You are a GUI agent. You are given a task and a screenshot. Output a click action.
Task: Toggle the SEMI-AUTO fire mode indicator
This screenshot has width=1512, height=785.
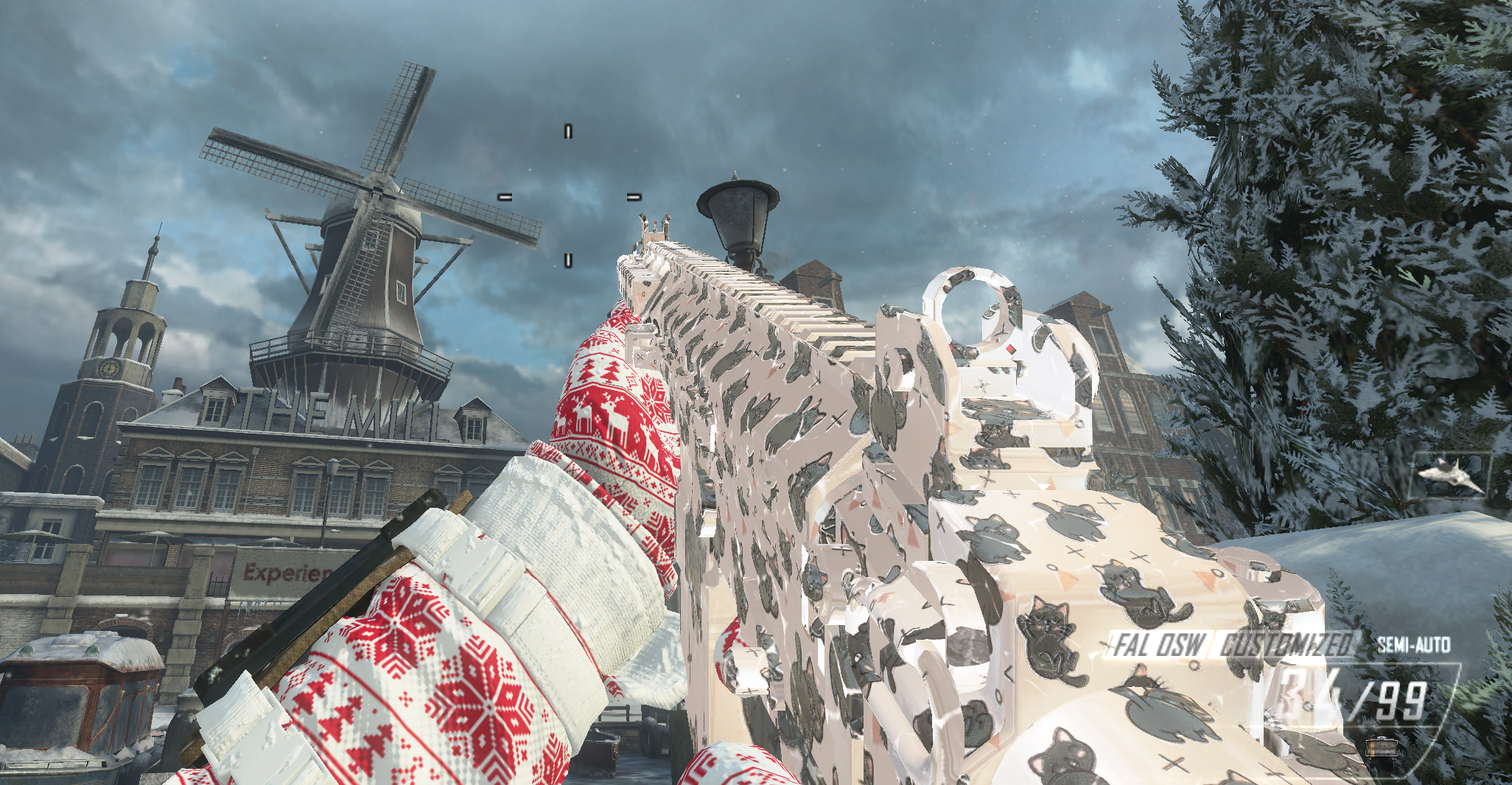1413,645
